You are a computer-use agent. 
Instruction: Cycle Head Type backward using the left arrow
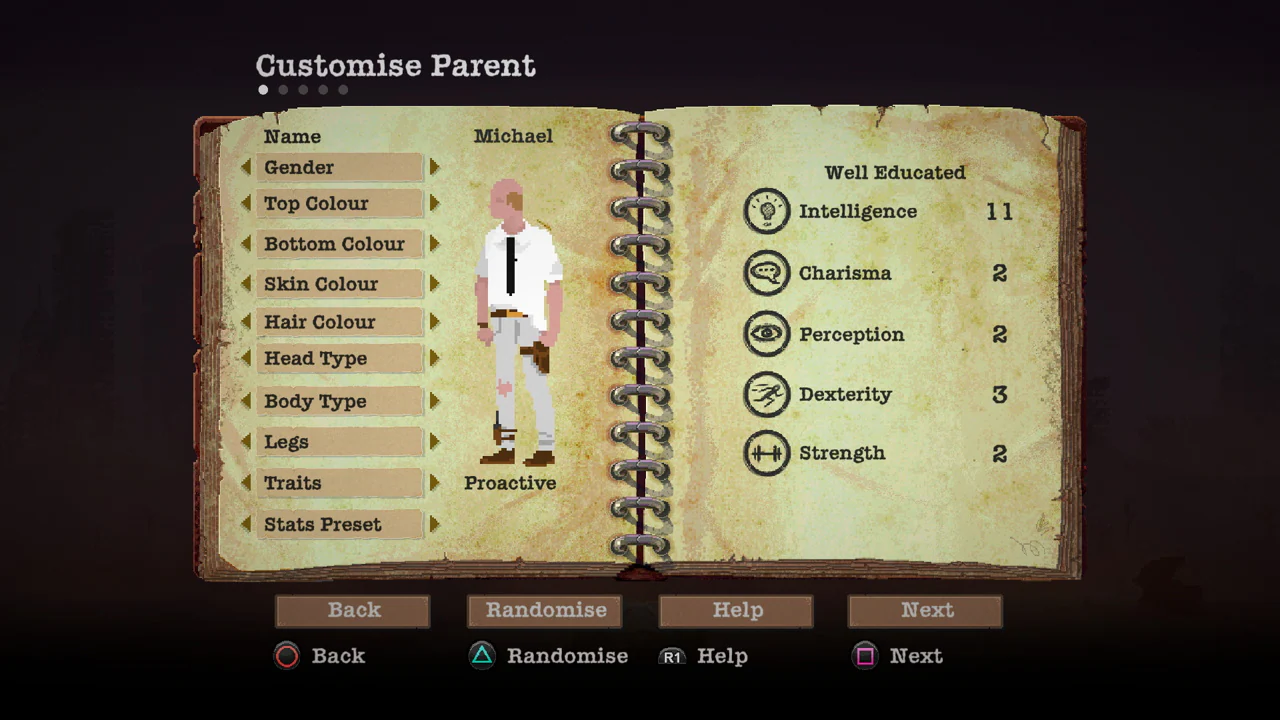click(x=246, y=358)
